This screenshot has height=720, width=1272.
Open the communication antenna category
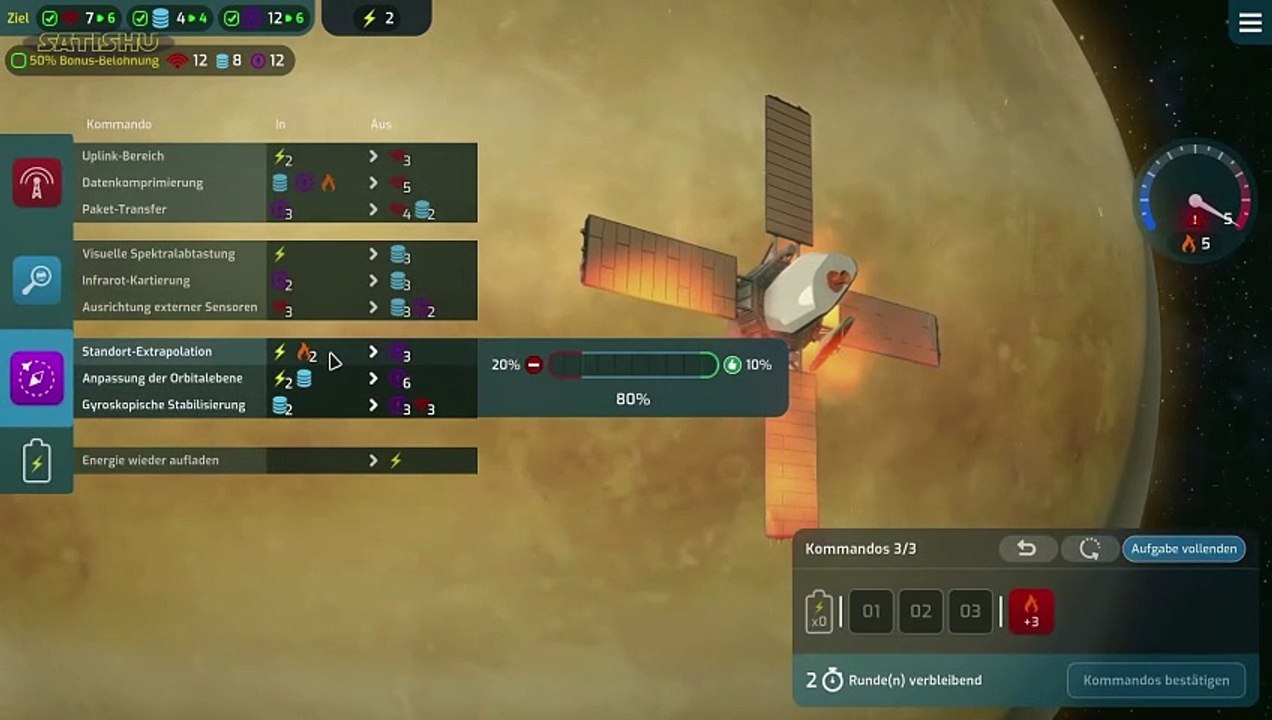coord(37,182)
